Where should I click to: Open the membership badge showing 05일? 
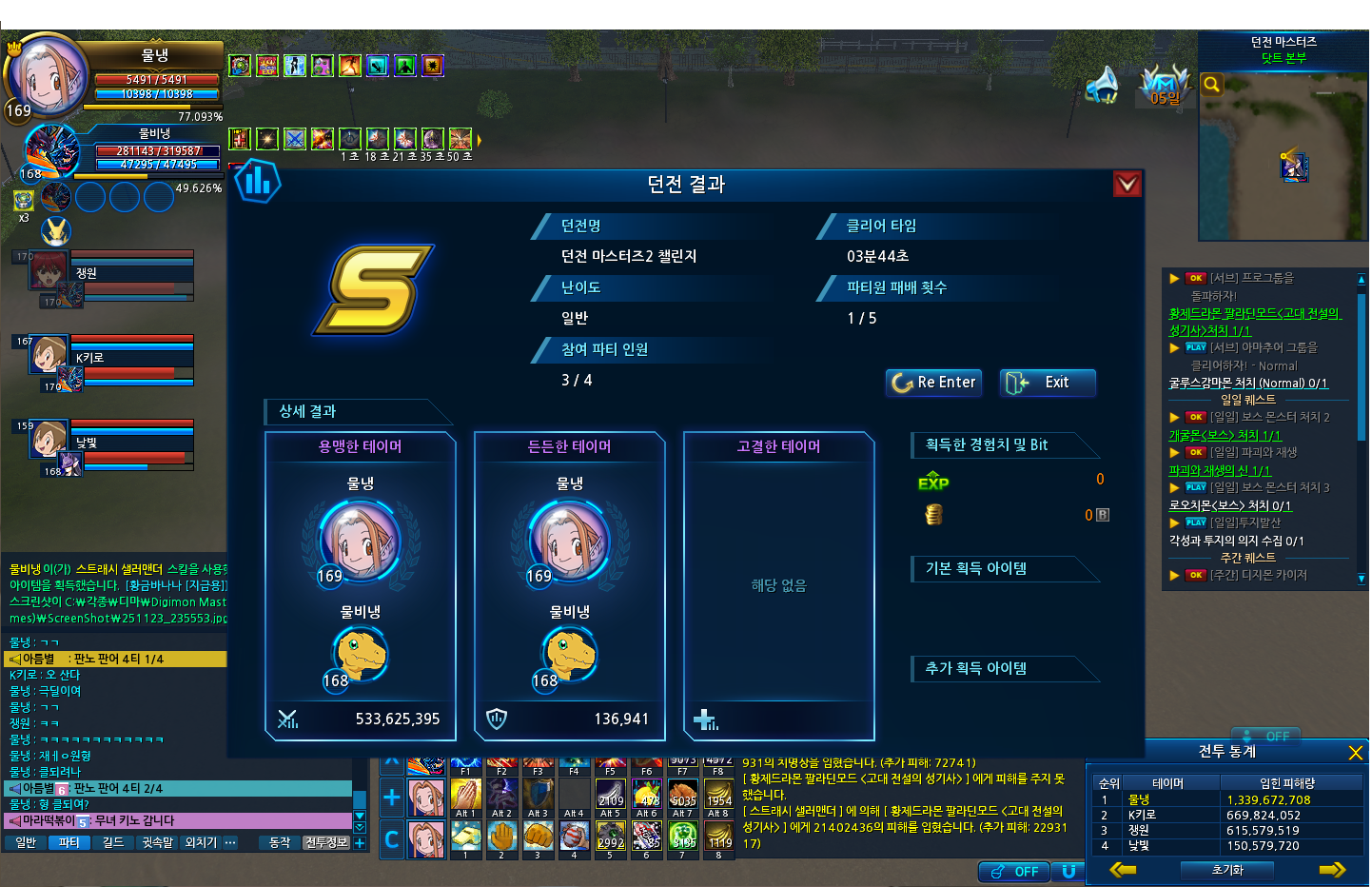[x=1165, y=85]
